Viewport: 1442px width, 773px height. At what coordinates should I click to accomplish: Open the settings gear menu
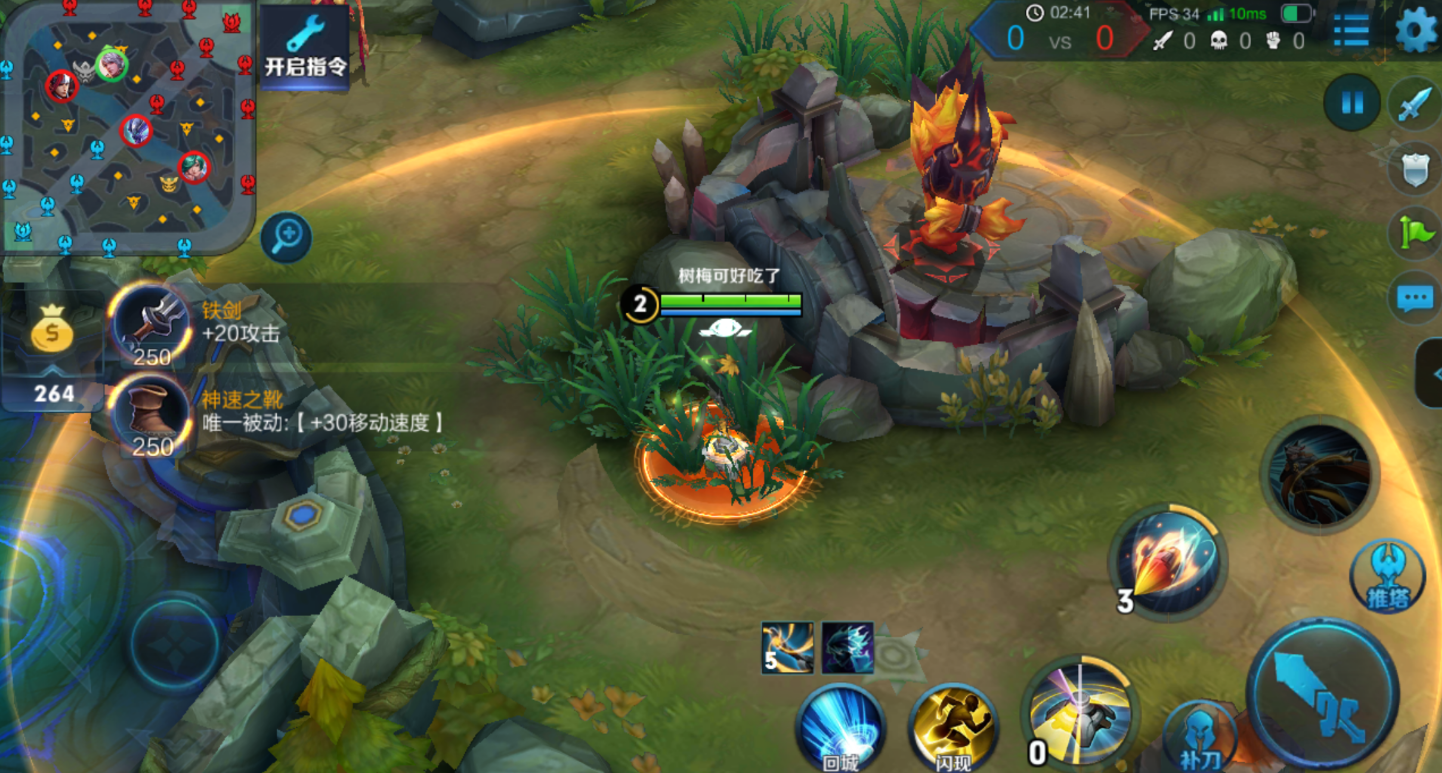(x=1415, y=30)
